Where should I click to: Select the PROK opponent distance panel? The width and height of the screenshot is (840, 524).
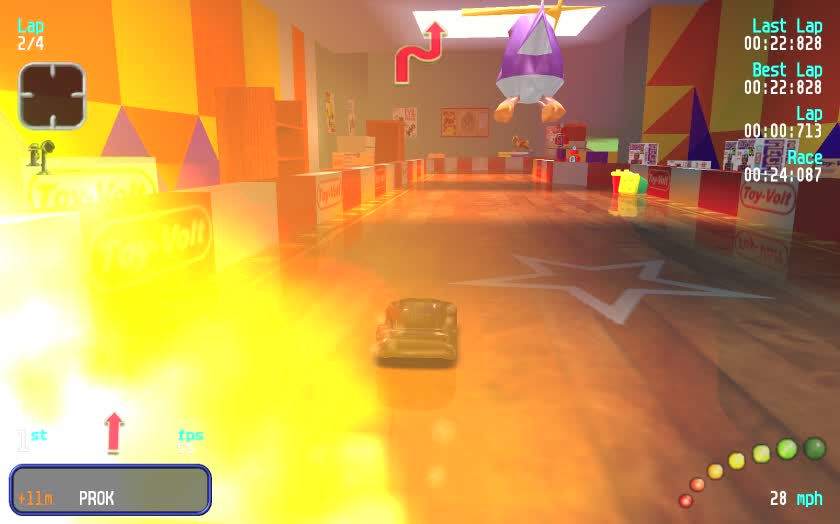pyautogui.click(x=110, y=490)
